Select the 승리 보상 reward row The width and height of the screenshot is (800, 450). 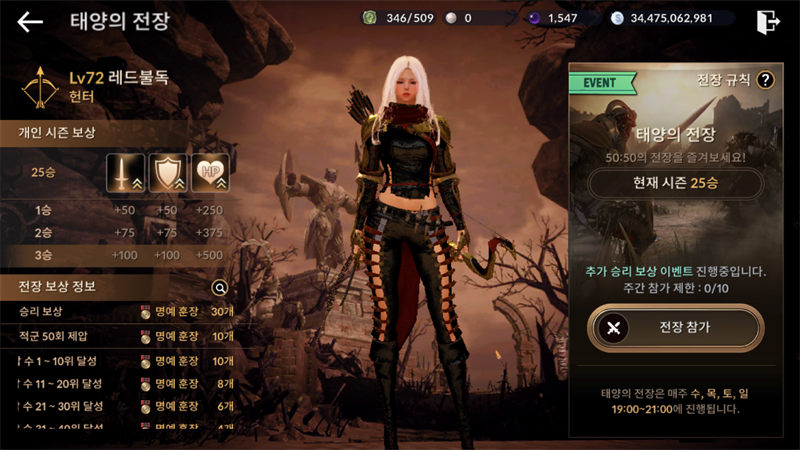(120, 312)
